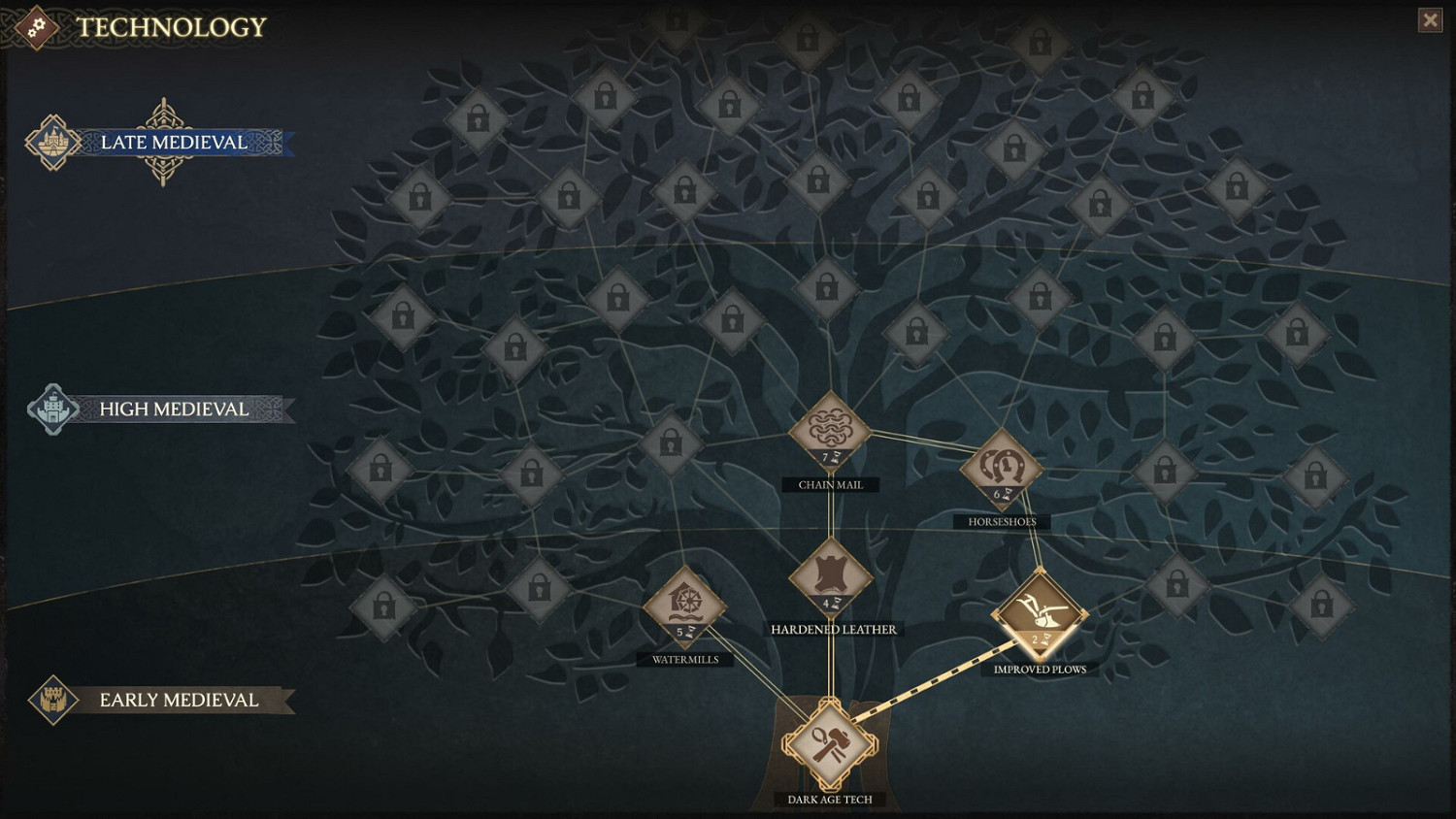Click the Improved Plows name label

[x=1041, y=668]
